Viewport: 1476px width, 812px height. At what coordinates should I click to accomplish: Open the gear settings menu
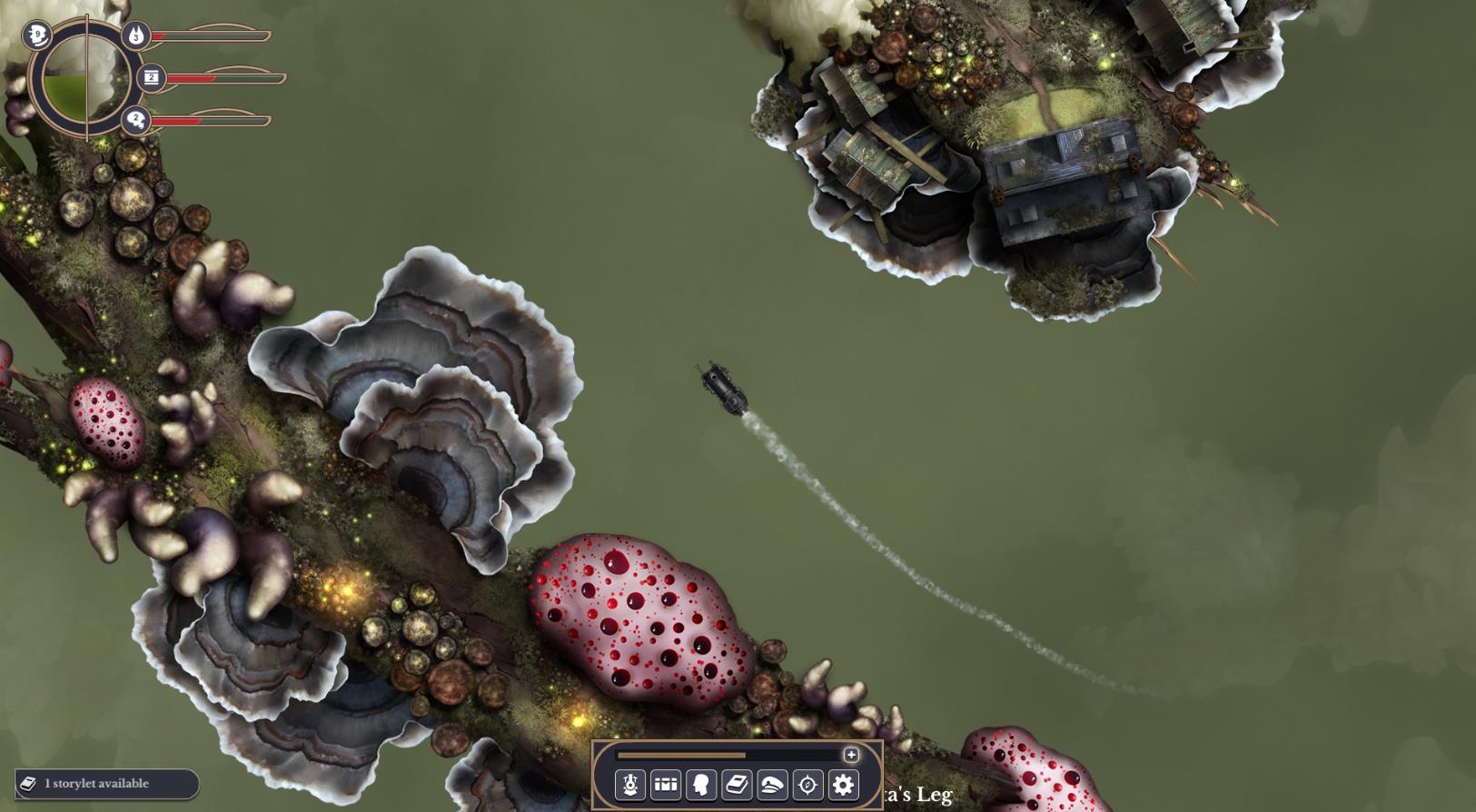coord(843,785)
